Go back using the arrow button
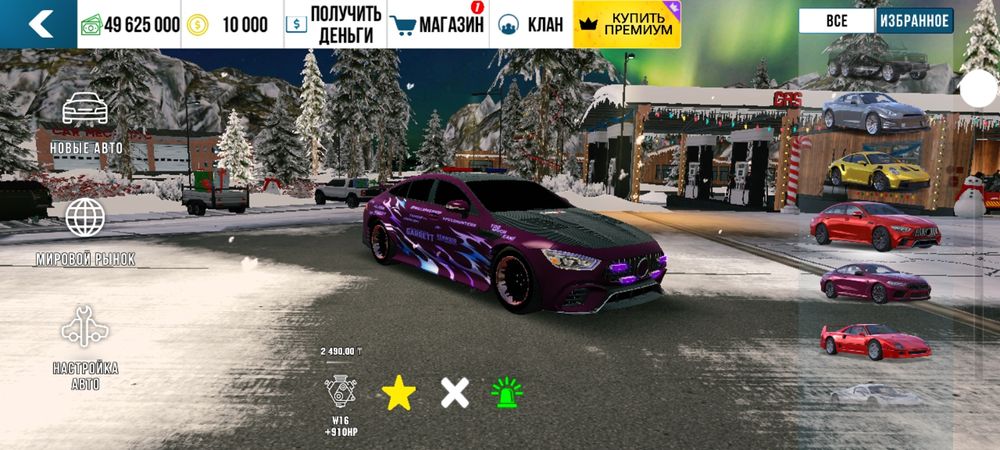Screen dimensions: 1000x450 [x=38, y=24]
